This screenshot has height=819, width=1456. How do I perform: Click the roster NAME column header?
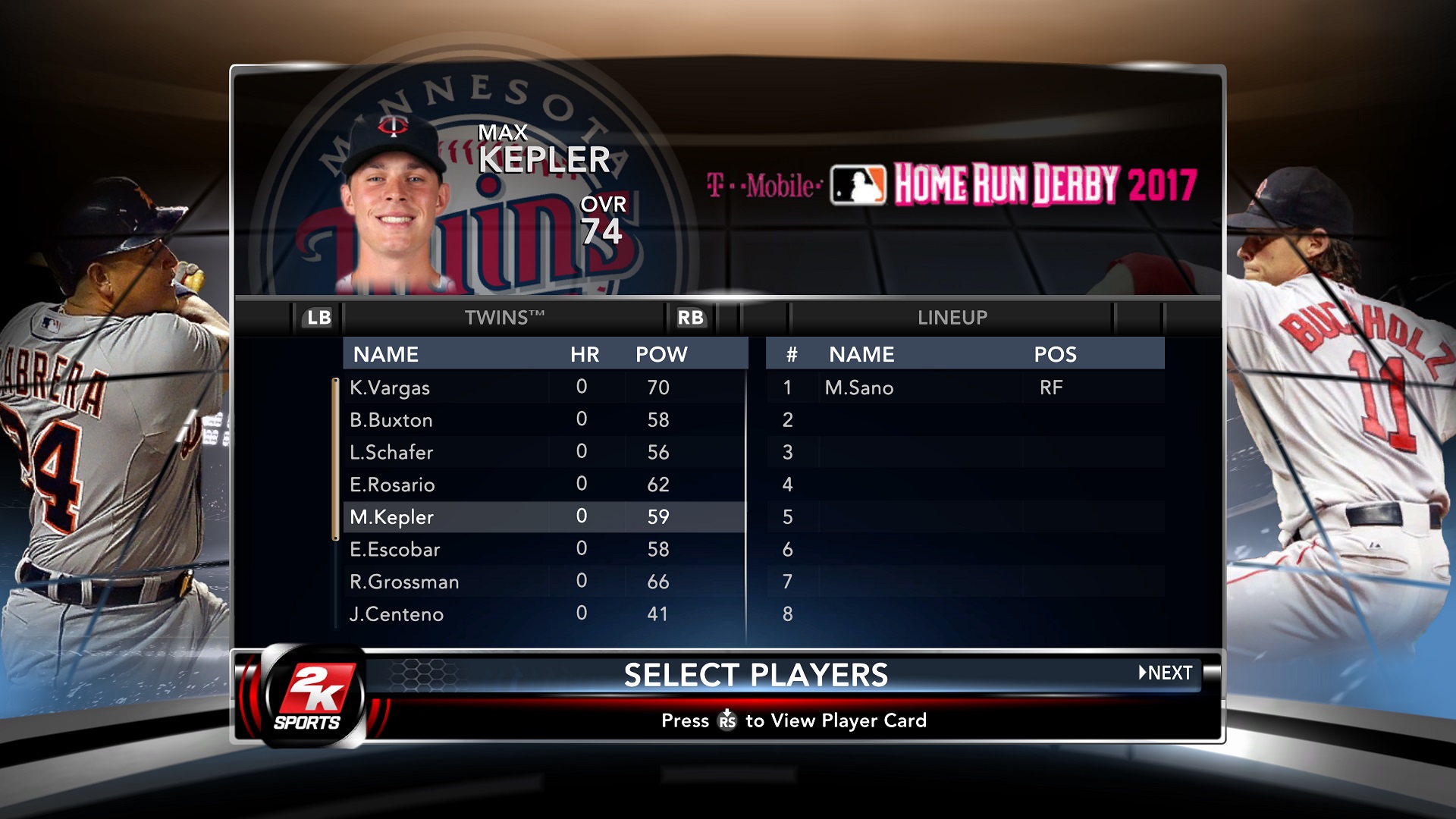(x=386, y=354)
